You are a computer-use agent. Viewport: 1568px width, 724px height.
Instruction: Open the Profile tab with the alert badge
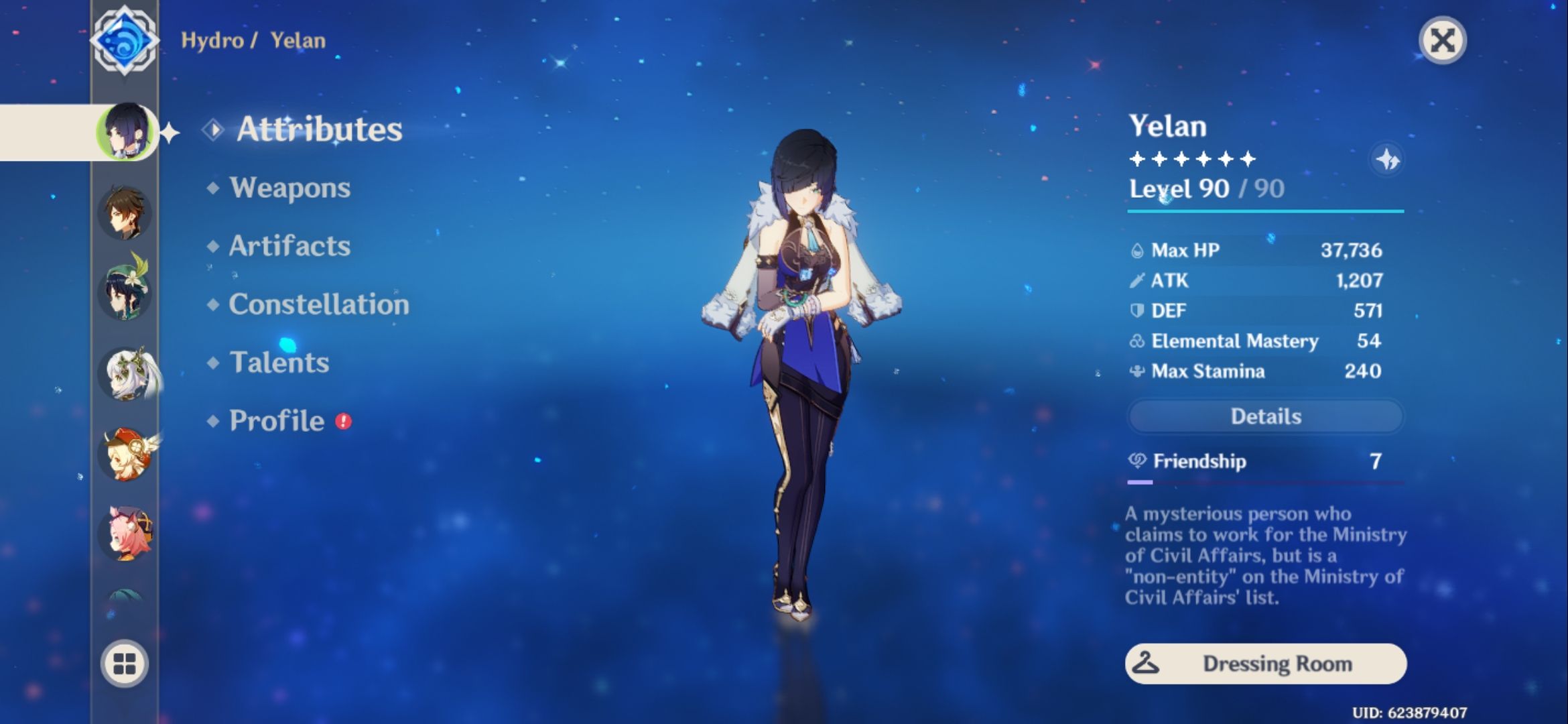pos(275,421)
